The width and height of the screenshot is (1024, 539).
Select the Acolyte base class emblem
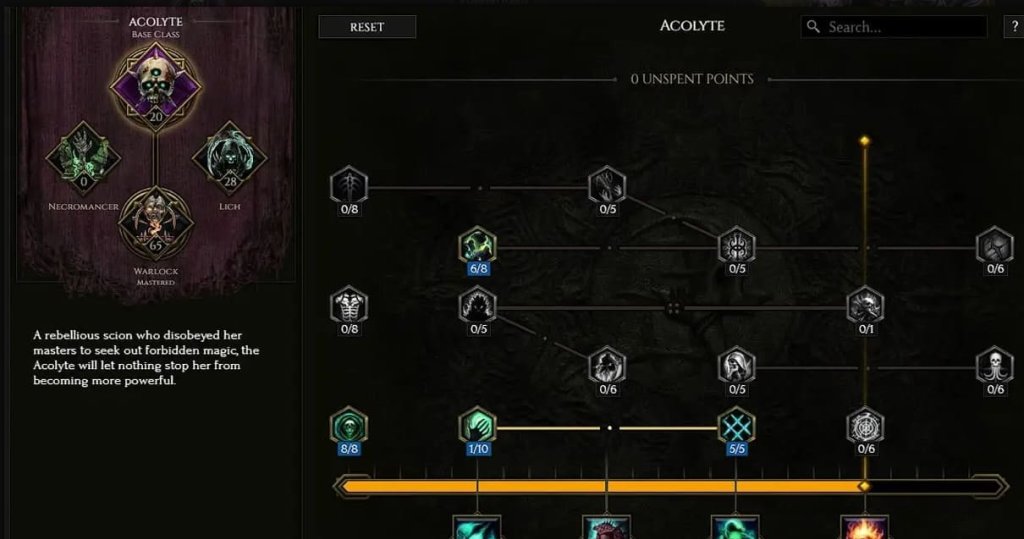click(155, 83)
